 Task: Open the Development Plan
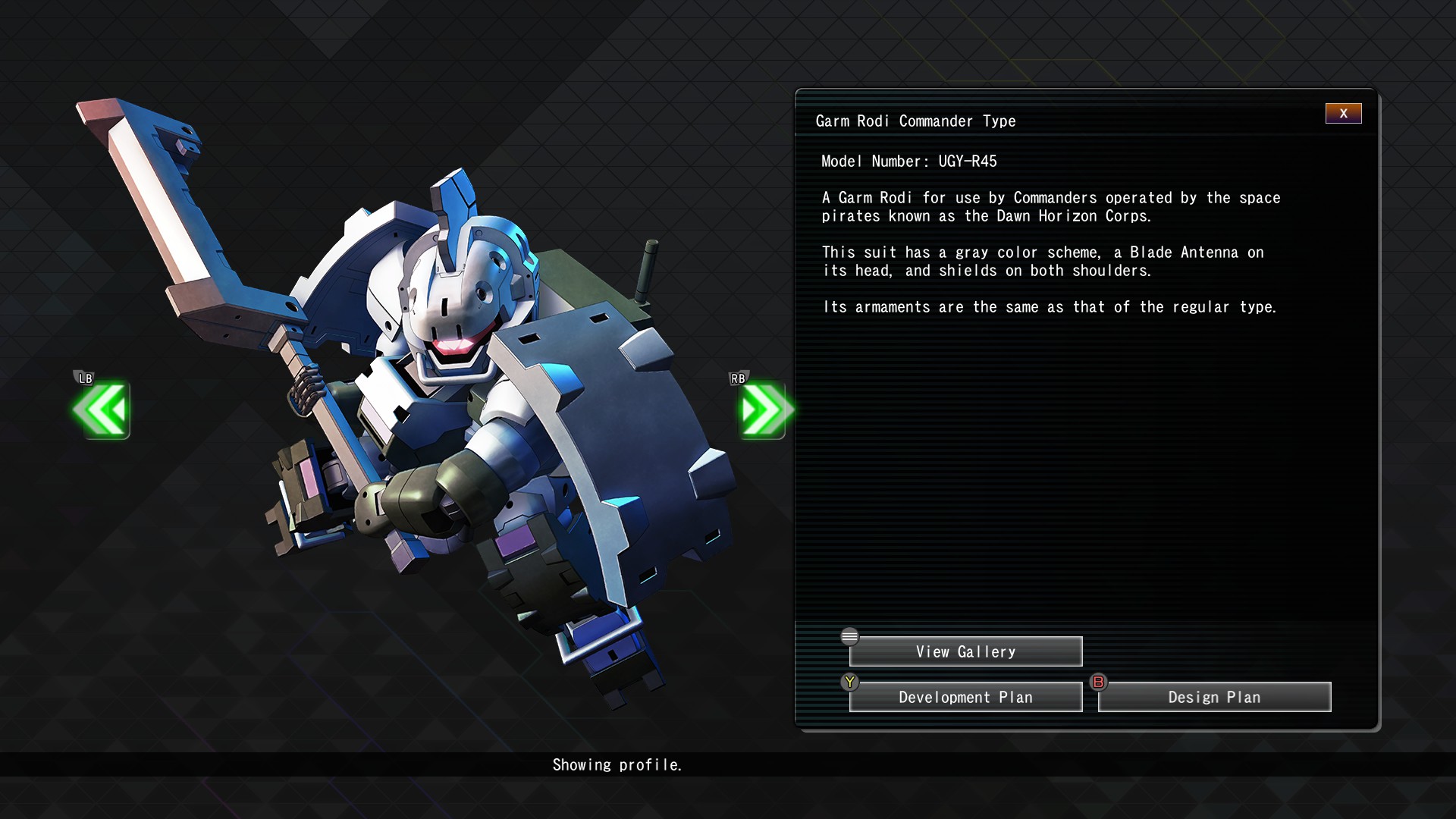point(965,698)
